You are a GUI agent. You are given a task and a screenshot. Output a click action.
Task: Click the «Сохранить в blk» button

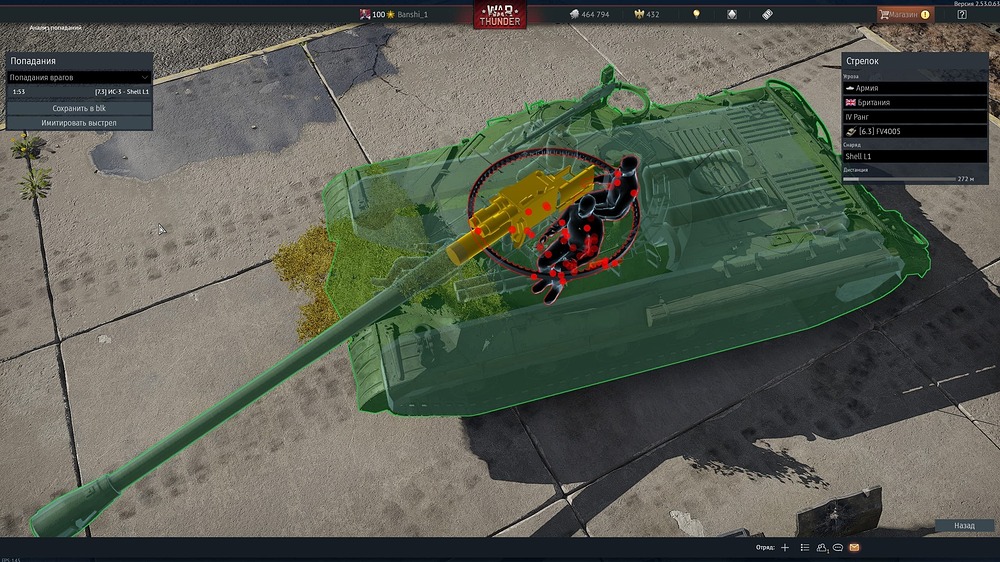[79, 108]
